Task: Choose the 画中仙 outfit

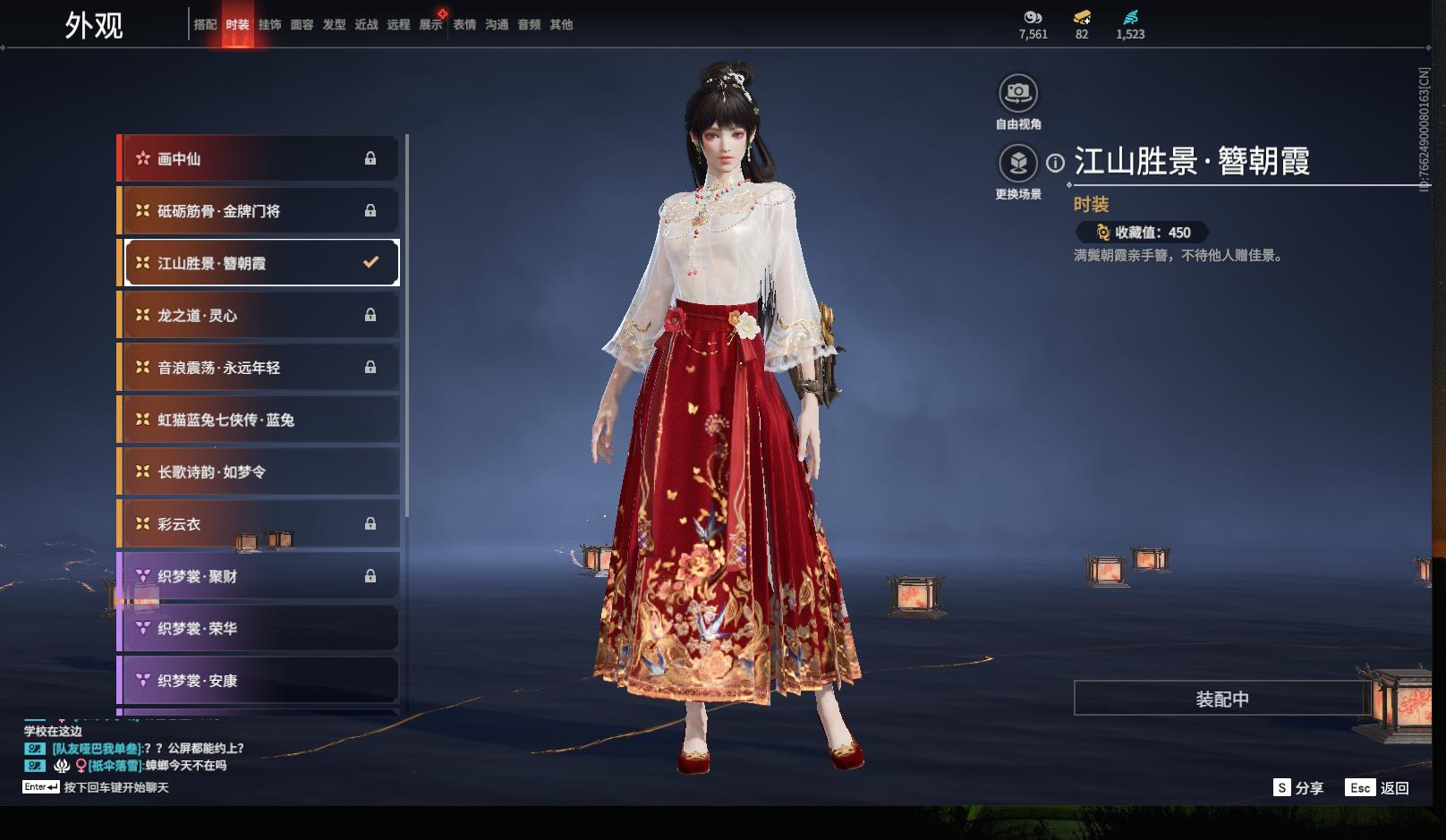Action: tap(259, 159)
